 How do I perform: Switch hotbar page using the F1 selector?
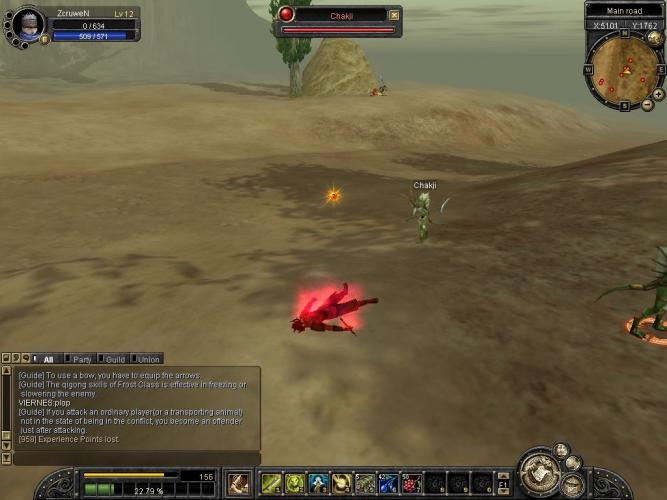click(x=504, y=484)
